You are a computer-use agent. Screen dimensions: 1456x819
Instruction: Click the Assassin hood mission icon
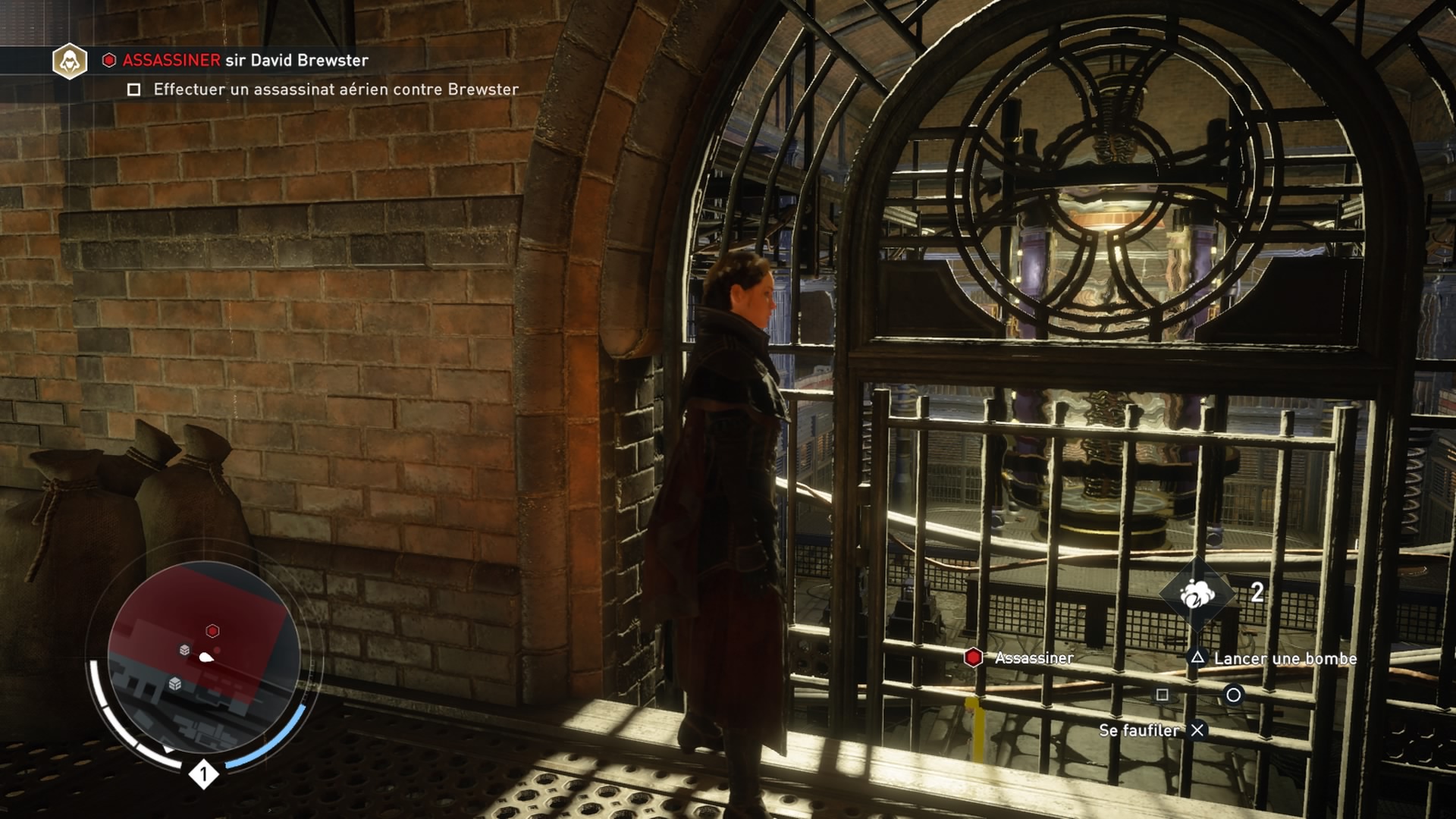tap(70, 61)
